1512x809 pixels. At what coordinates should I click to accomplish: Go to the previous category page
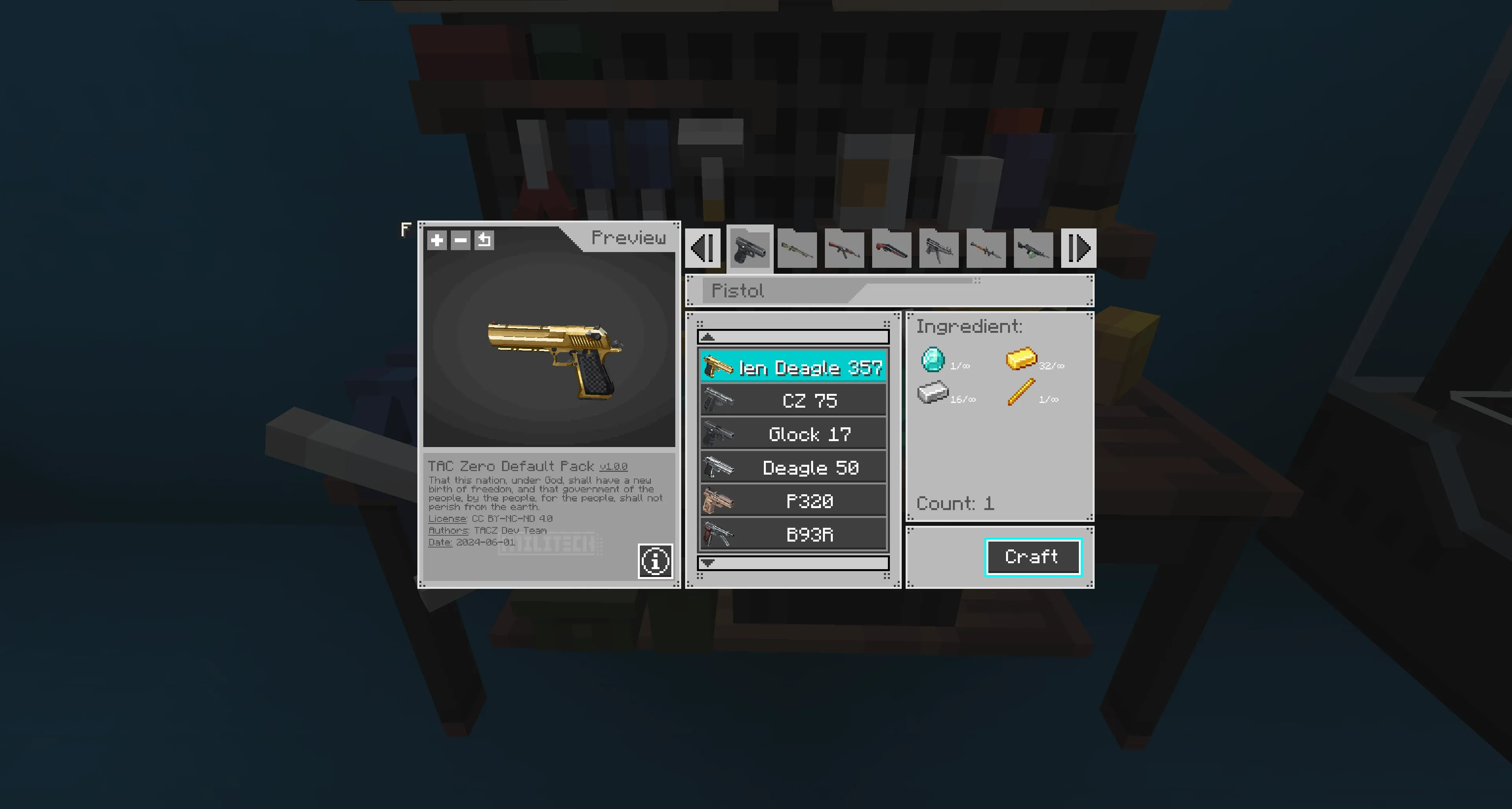coord(702,249)
